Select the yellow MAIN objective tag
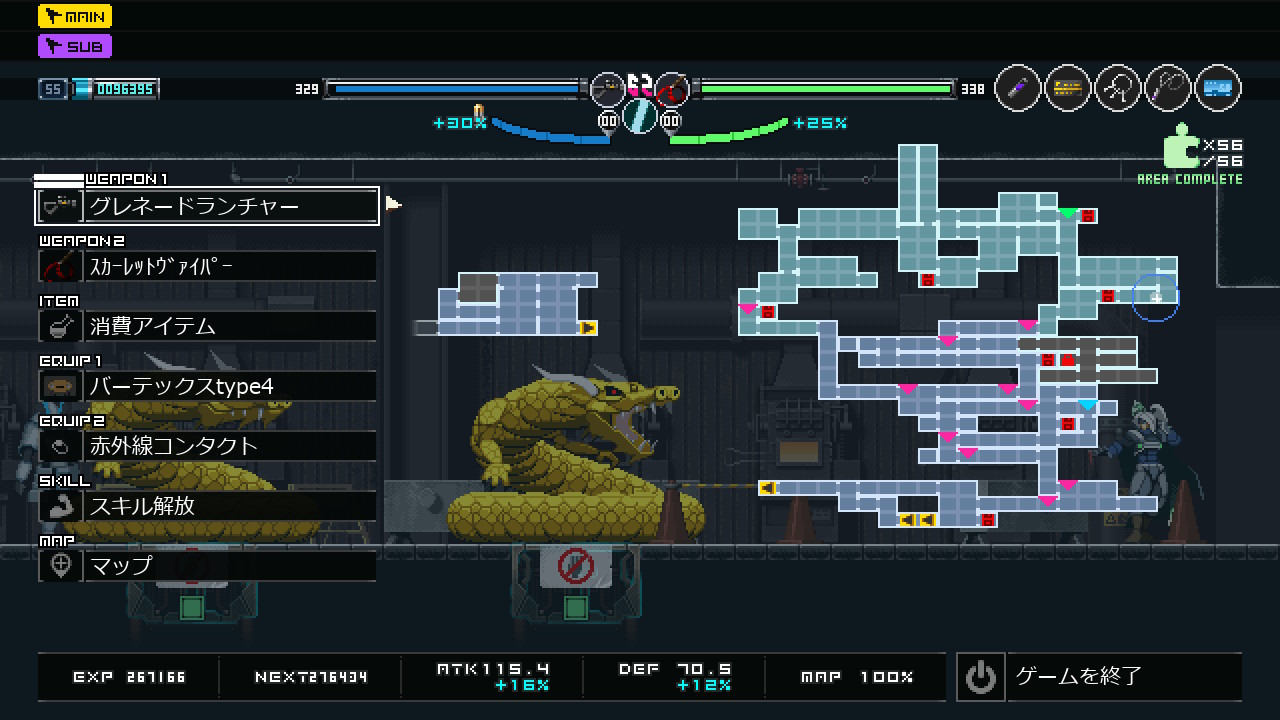 click(x=75, y=16)
